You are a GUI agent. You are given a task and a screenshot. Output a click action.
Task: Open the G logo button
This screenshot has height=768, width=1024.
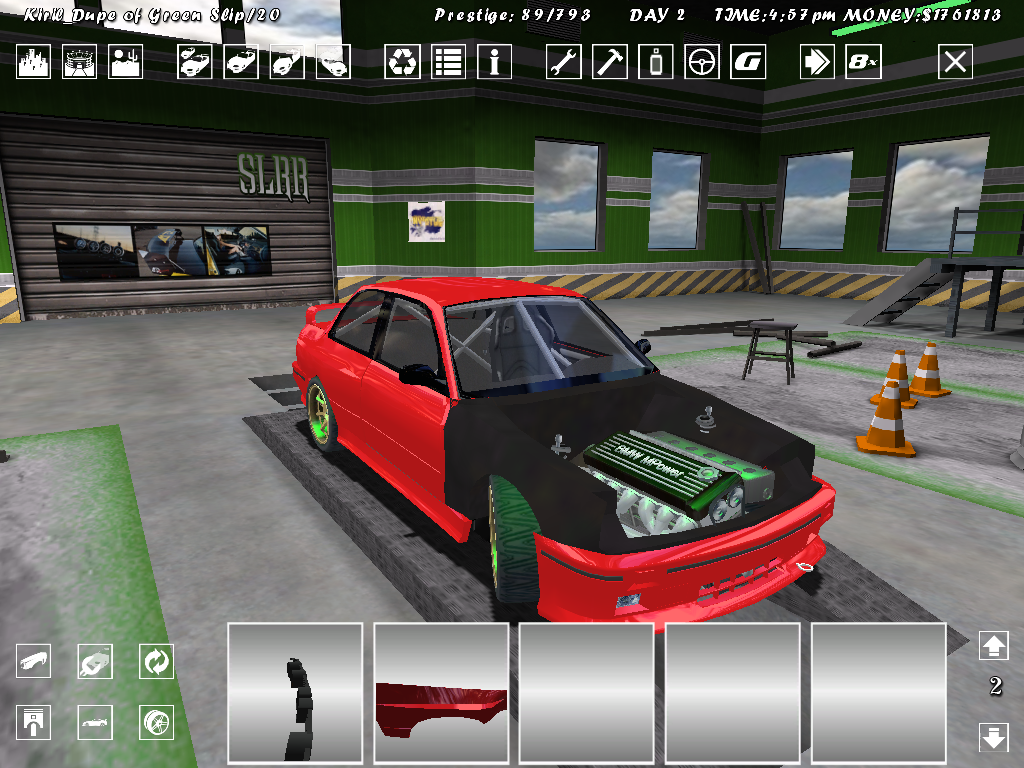click(748, 62)
